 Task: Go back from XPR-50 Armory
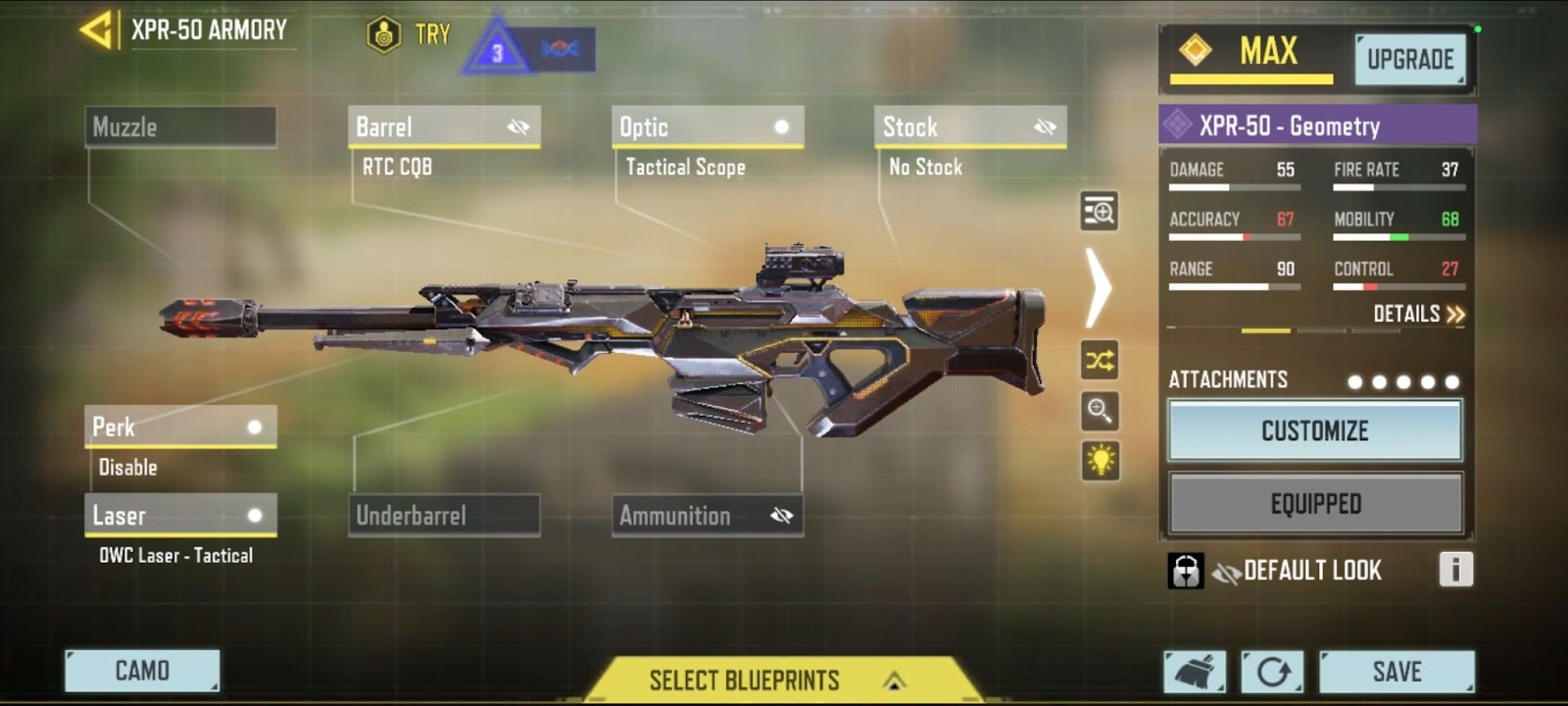[x=96, y=29]
